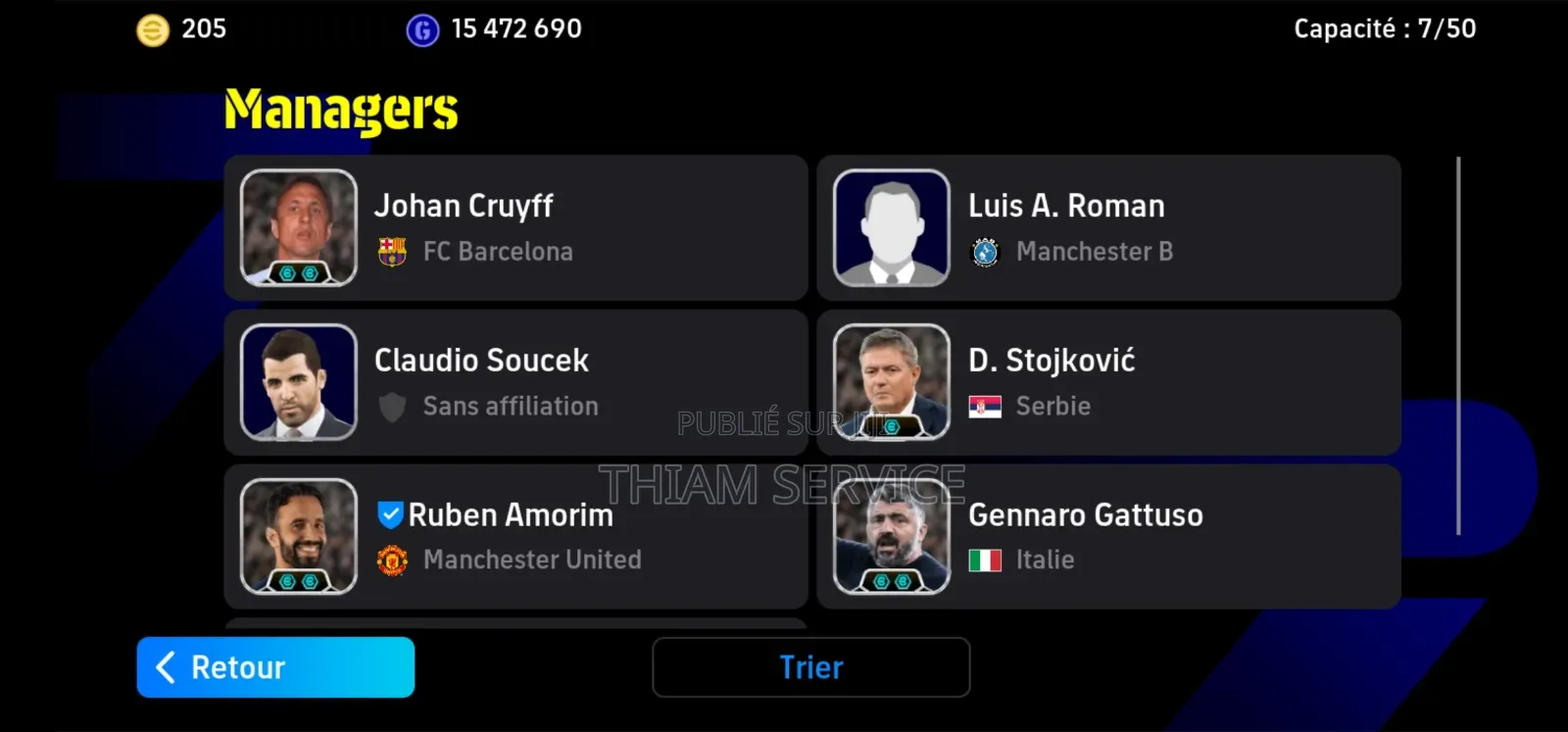
Task: Select the Johan Cruyff manager card
Action: pos(516,227)
